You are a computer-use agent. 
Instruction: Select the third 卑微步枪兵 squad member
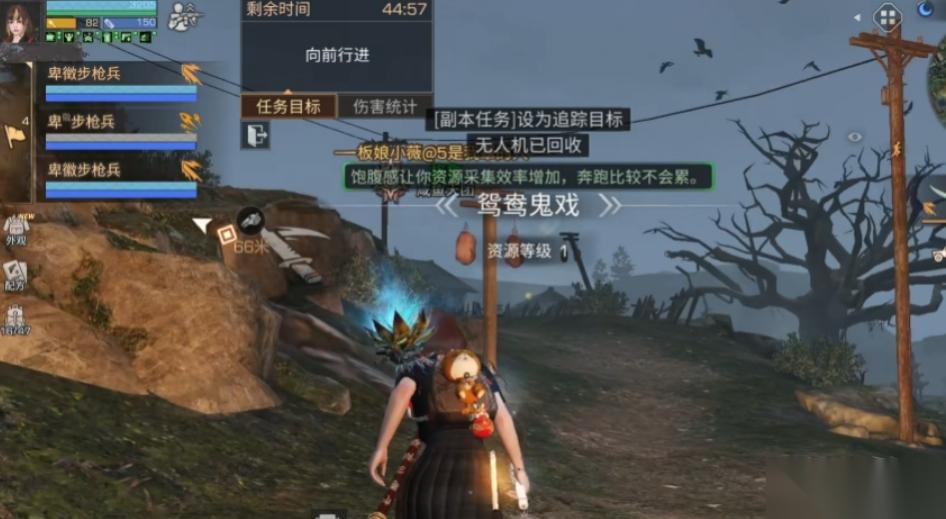[x=120, y=177]
